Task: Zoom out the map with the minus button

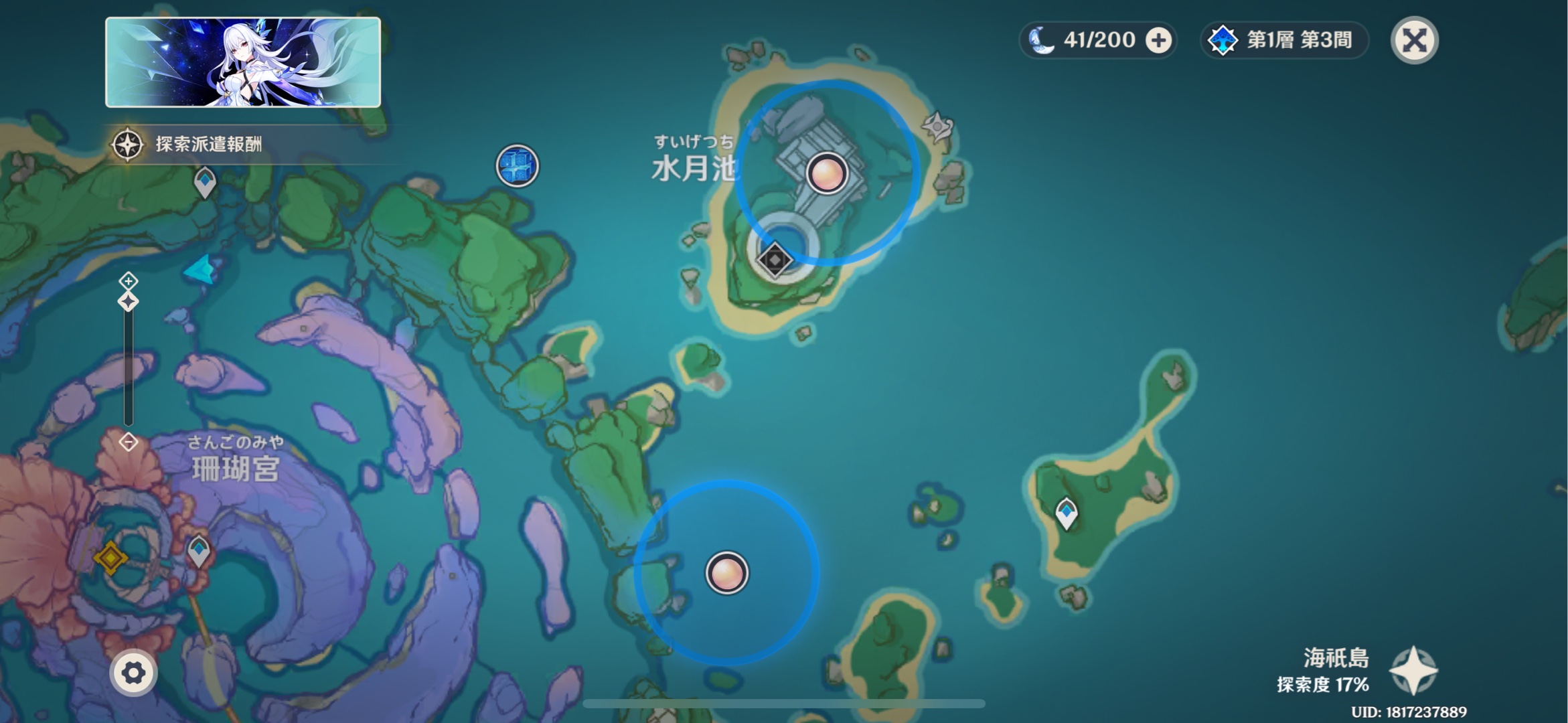Action: (x=128, y=442)
